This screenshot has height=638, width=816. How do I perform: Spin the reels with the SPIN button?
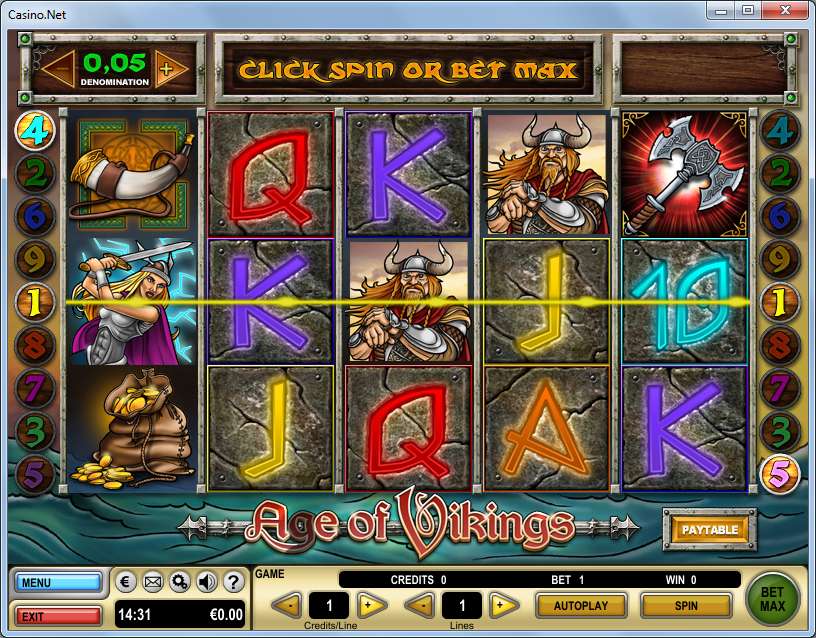(x=686, y=605)
